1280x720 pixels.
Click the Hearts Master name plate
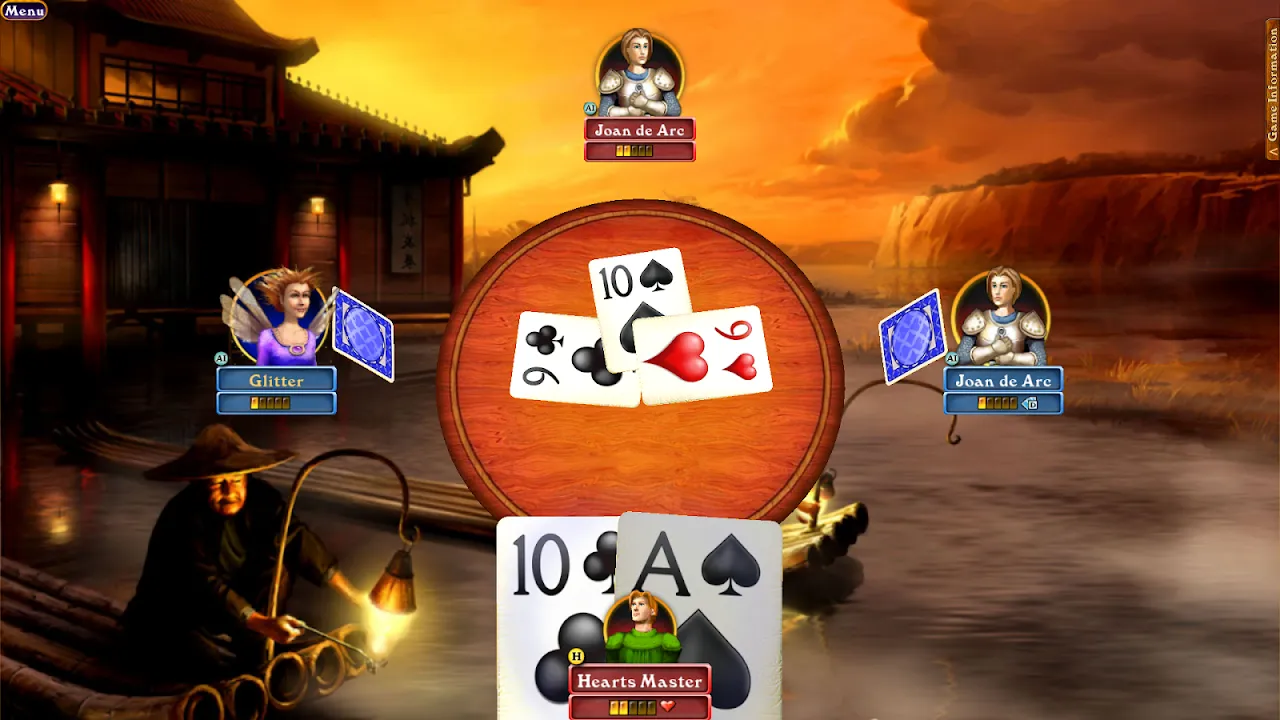[x=638, y=680]
